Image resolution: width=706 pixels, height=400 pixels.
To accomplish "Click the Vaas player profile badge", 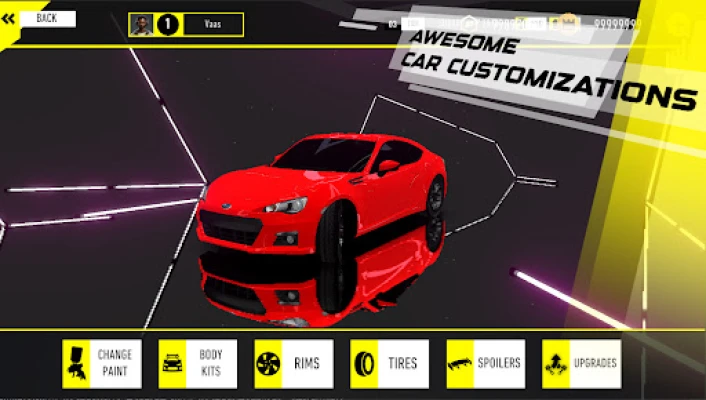I will click(186, 25).
